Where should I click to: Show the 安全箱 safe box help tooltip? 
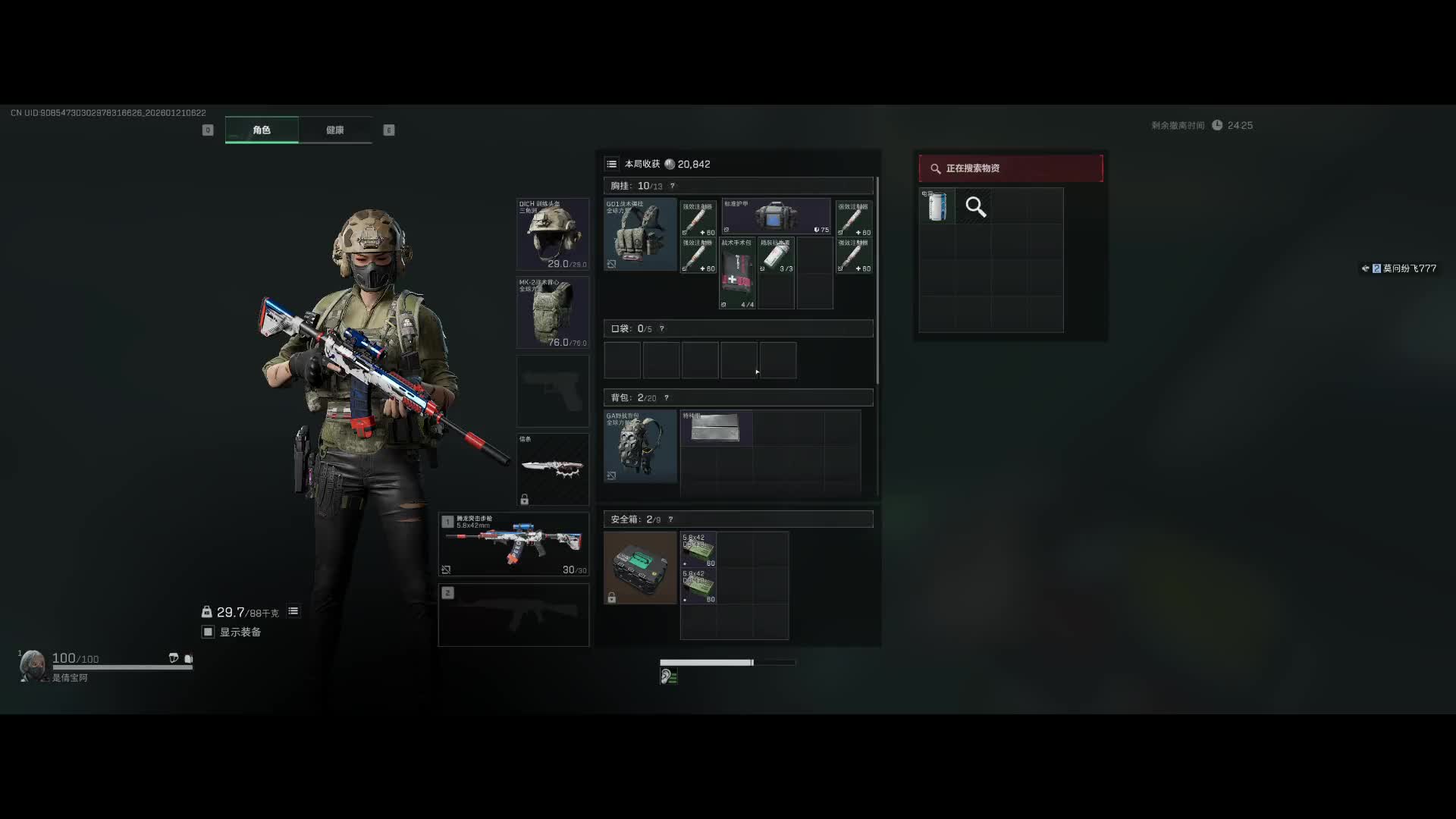[x=670, y=519]
